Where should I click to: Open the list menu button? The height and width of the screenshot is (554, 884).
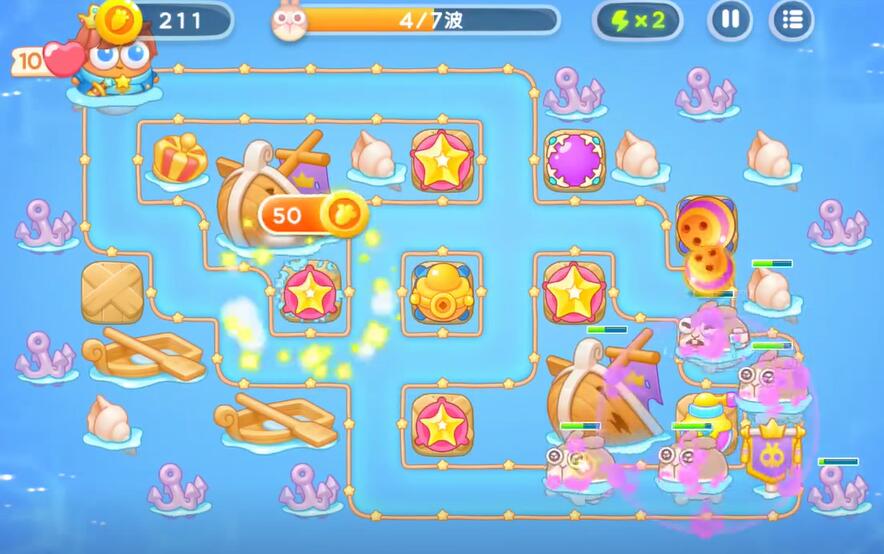pyautogui.click(x=791, y=20)
